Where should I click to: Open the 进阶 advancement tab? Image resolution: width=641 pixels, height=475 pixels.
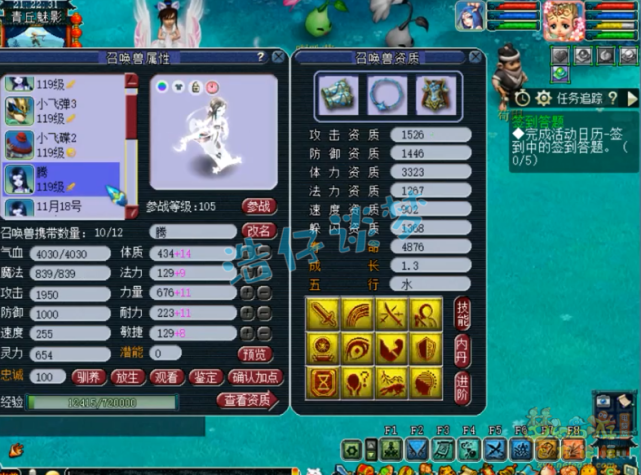click(462, 384)
